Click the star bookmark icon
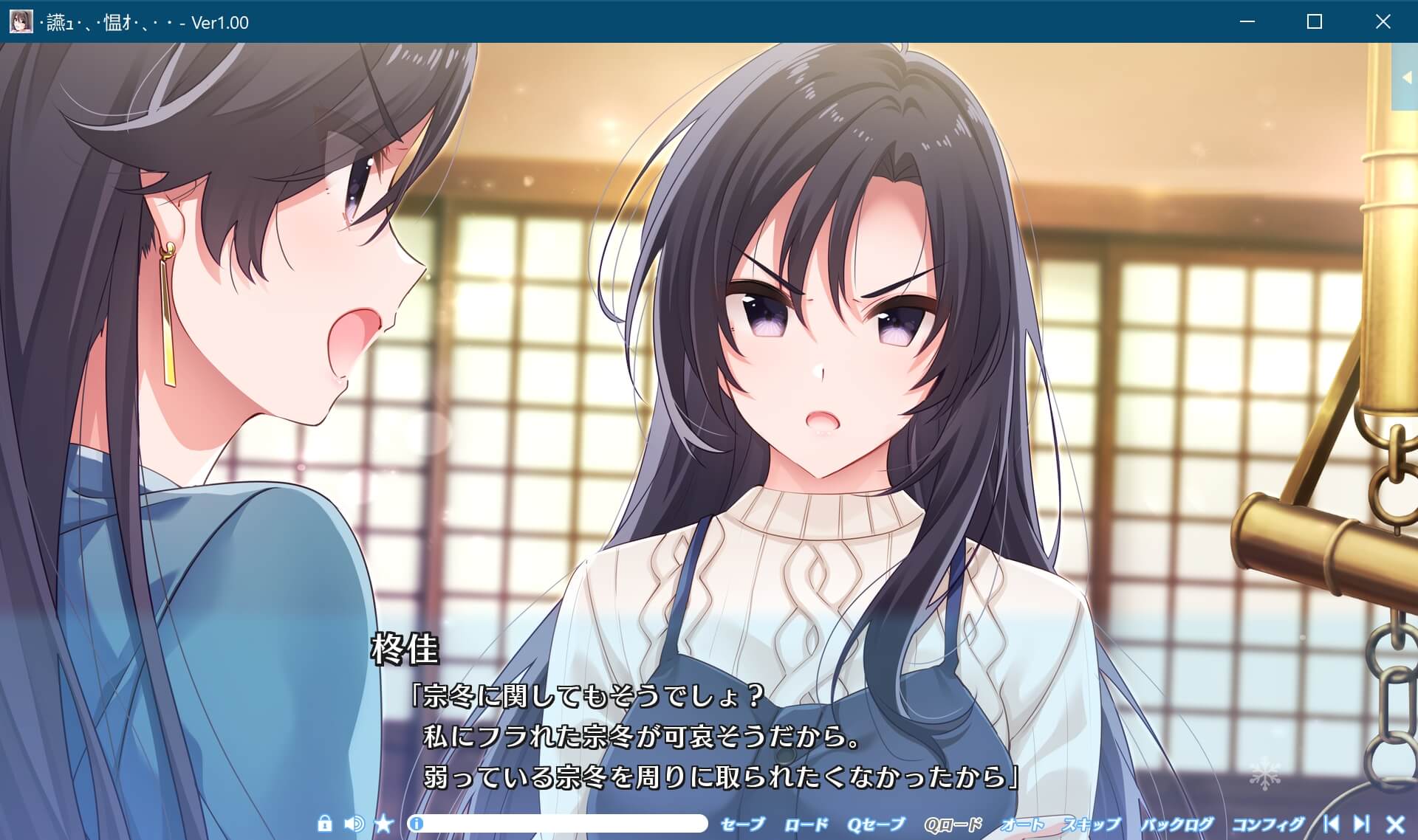Screen dimensions: 1418x840 click(384, 823)
